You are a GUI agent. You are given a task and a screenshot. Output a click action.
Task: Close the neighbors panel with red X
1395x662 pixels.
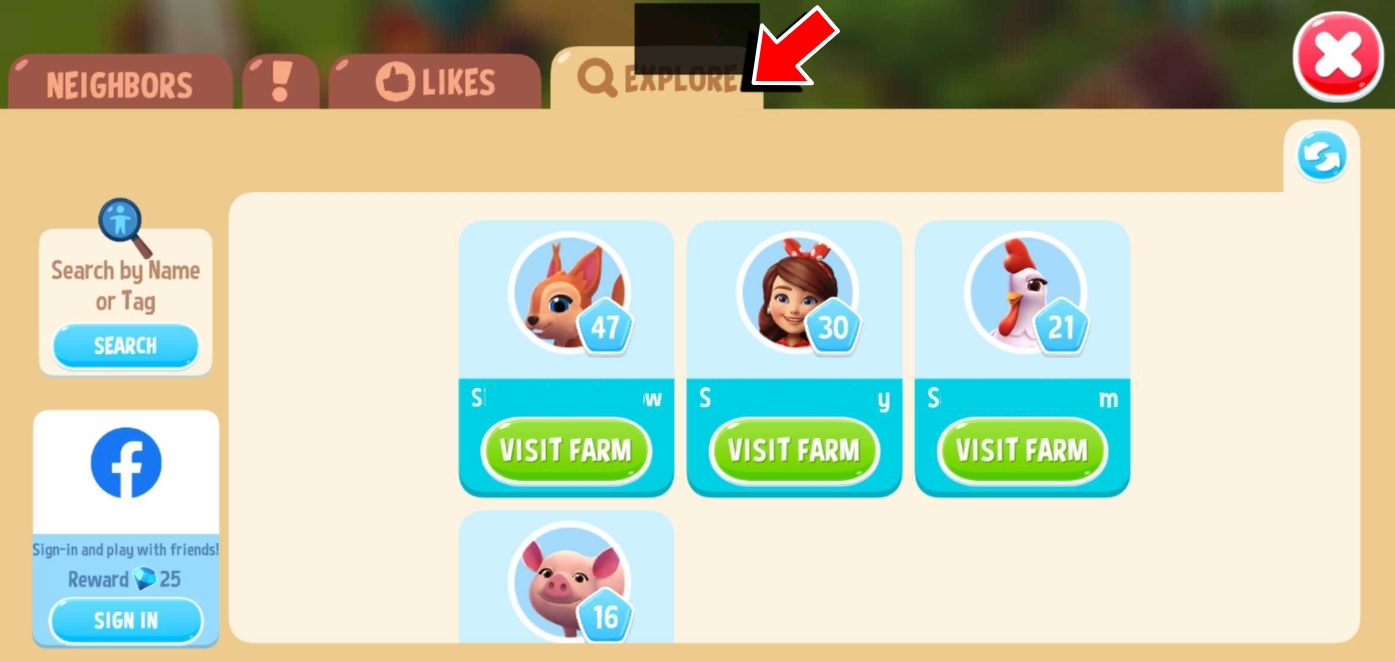pos(1337,56)
